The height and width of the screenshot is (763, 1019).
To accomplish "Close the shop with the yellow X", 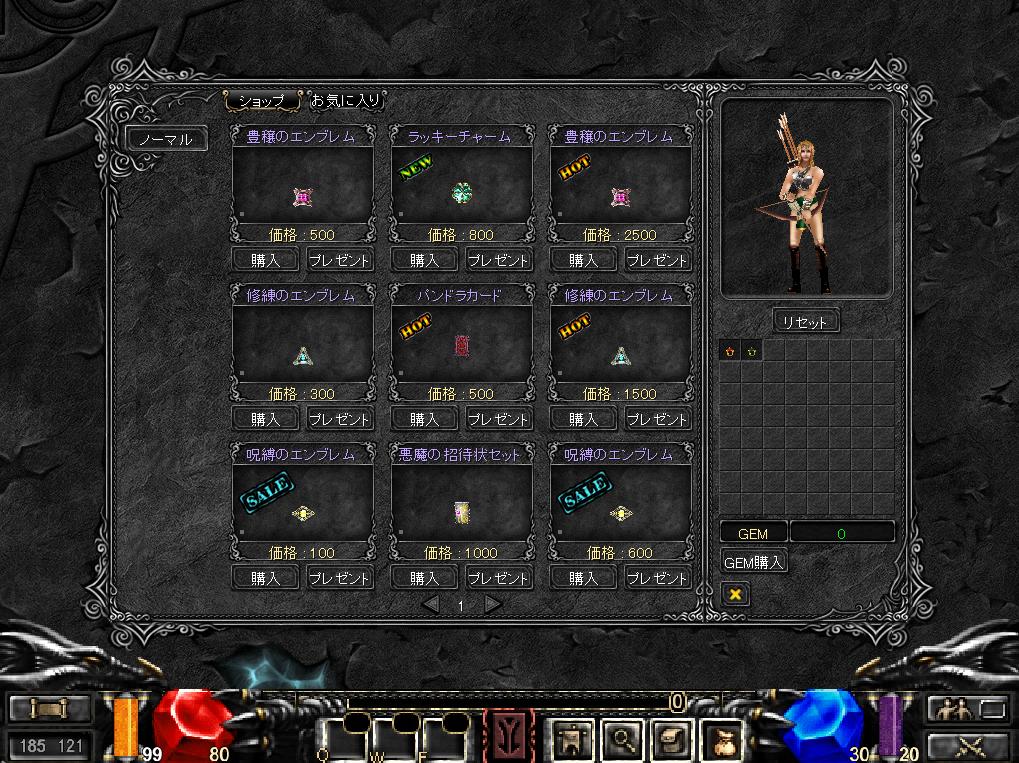I will coord(735,594).
